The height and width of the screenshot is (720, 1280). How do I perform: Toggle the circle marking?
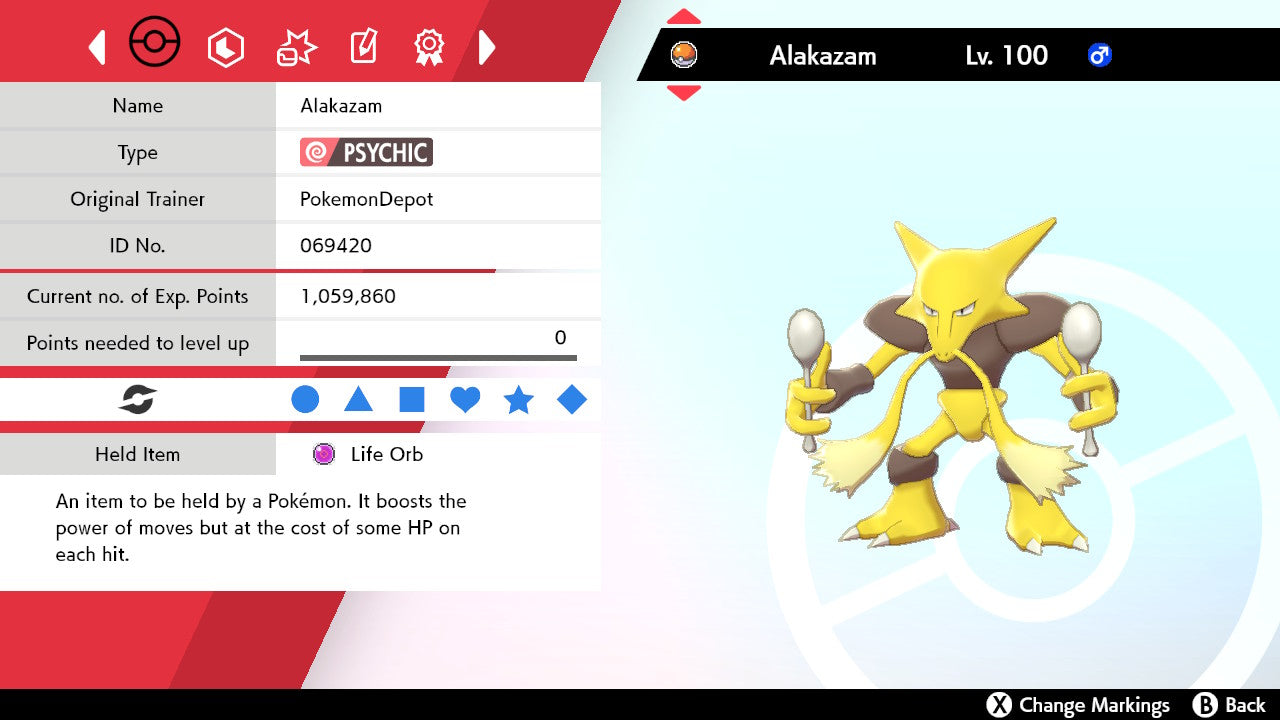(305, 400)
